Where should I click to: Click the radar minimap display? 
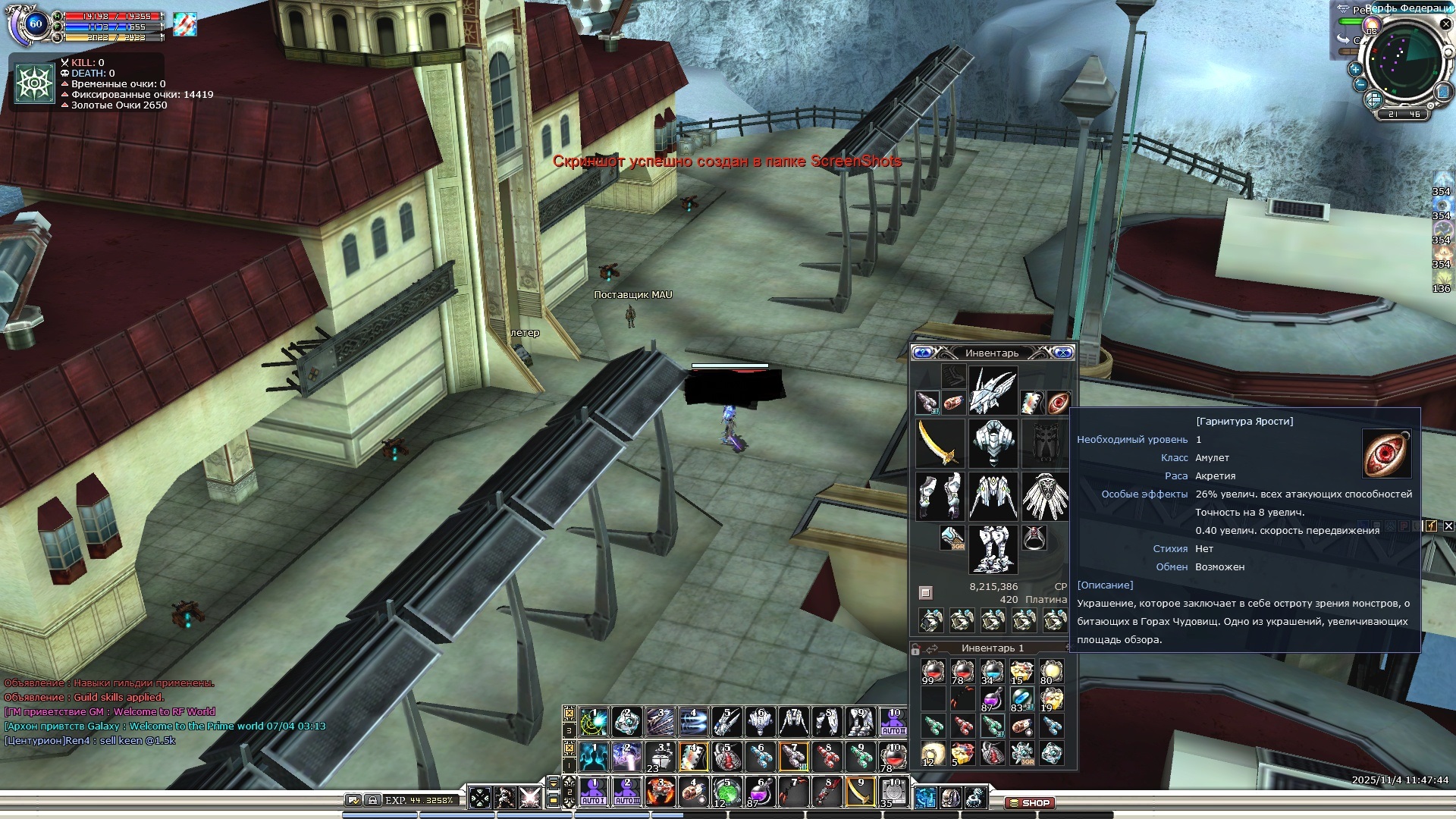pos(1404,61)
